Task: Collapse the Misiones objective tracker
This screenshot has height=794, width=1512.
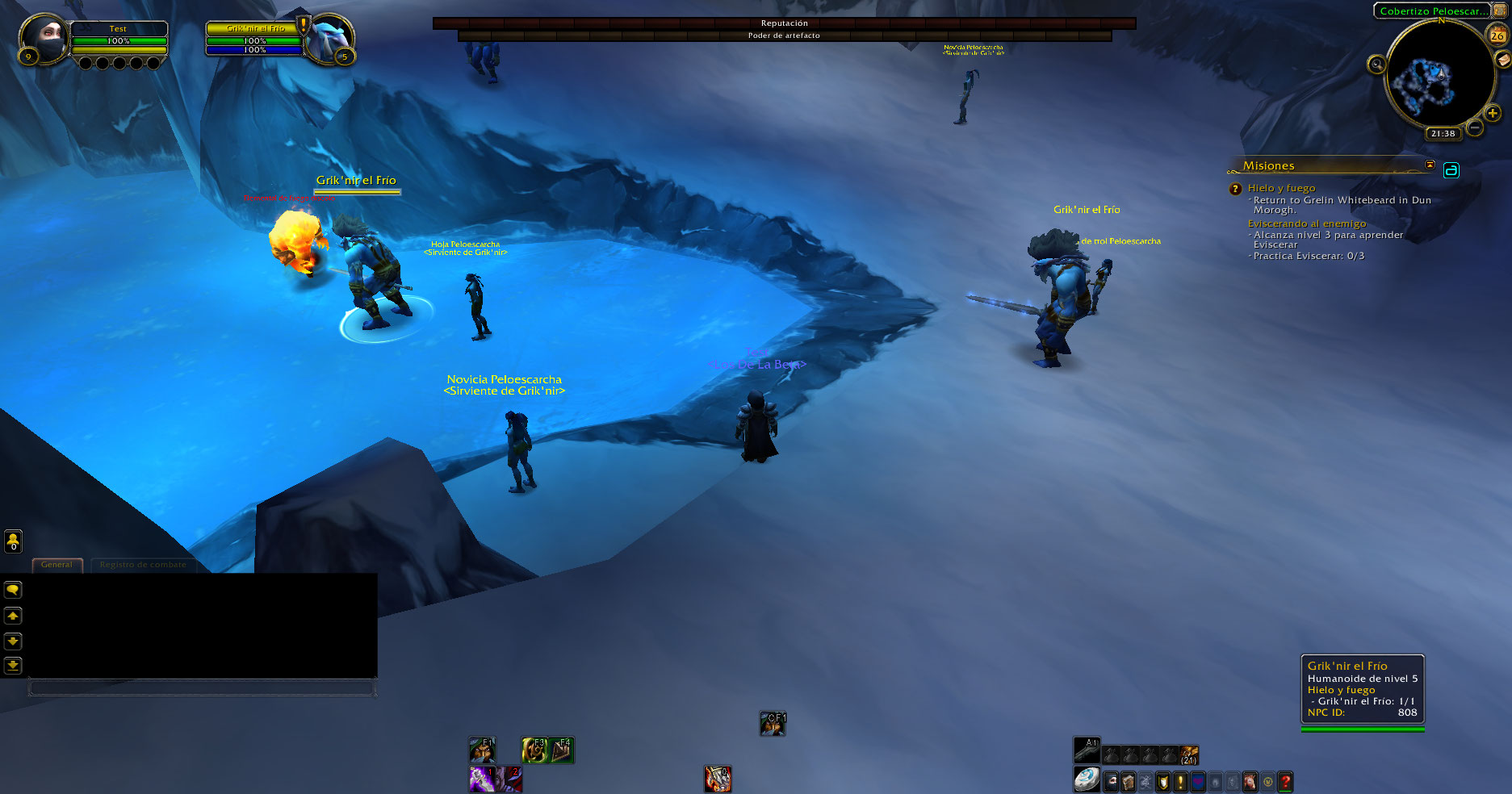Action: pyautogui.click(x=1430, y=165)
